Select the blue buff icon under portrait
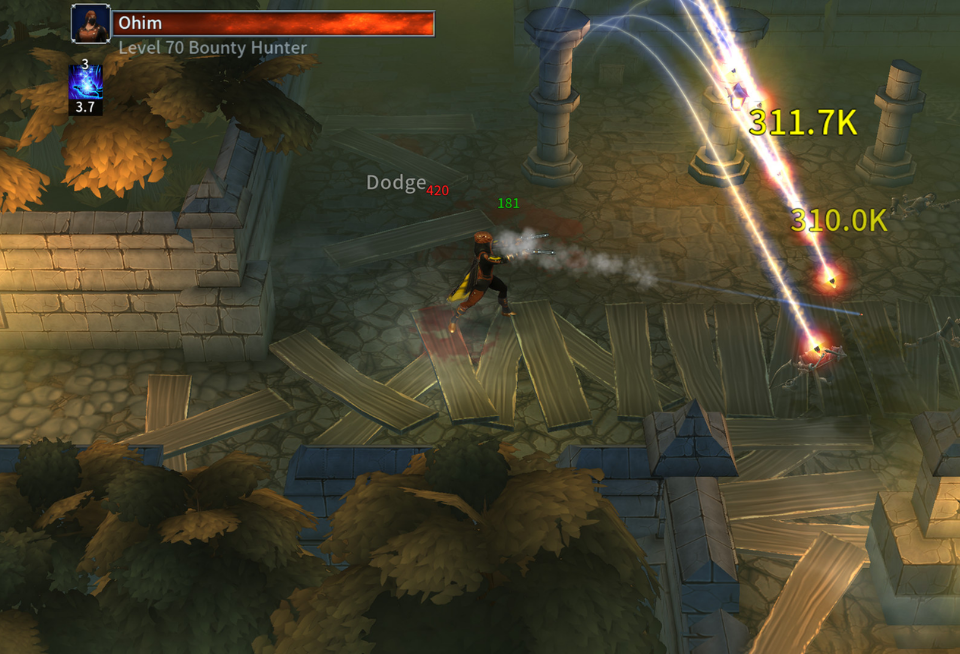 [x=85, y=83]
